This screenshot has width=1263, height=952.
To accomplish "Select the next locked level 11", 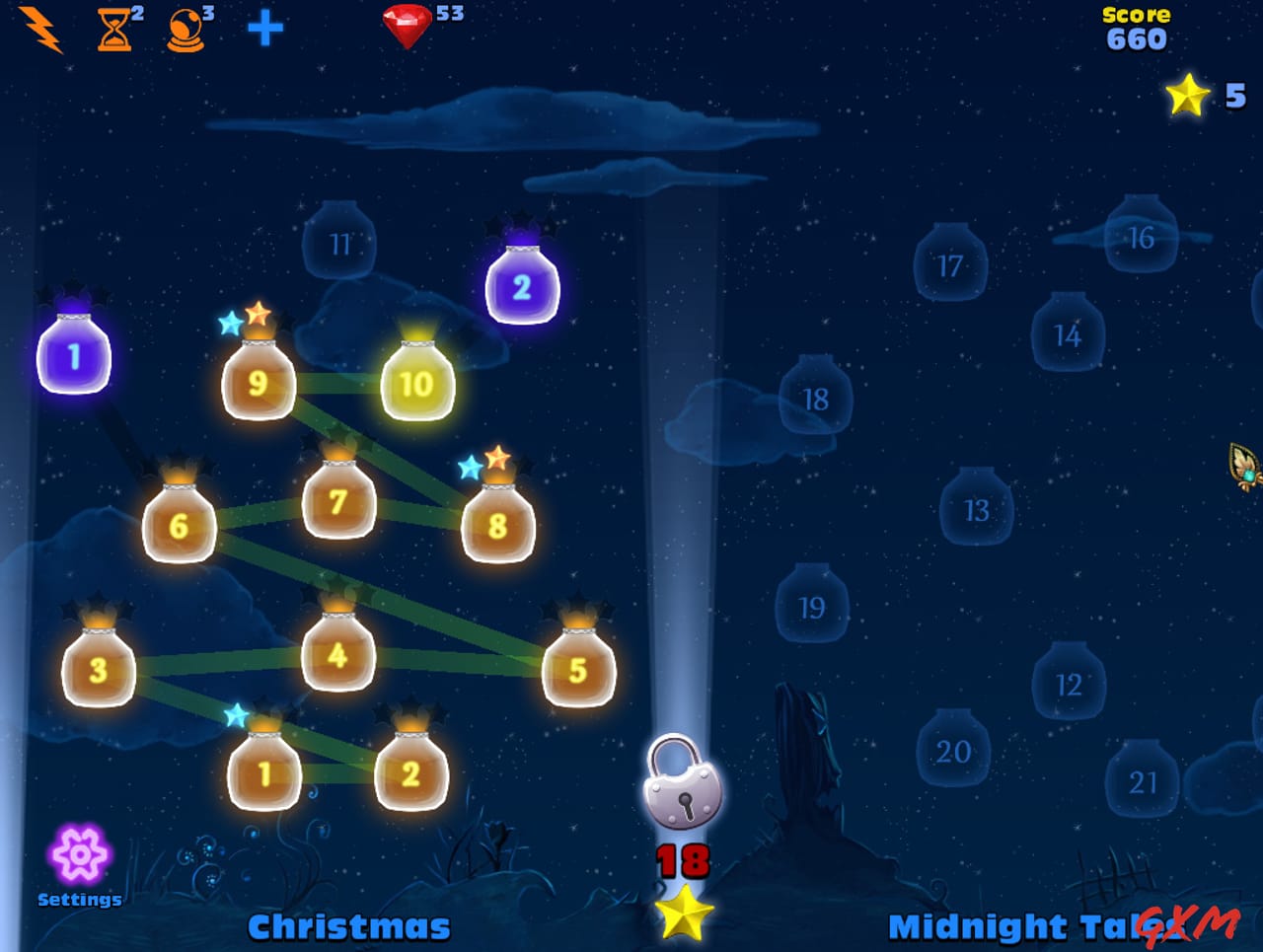I will 339,244.
